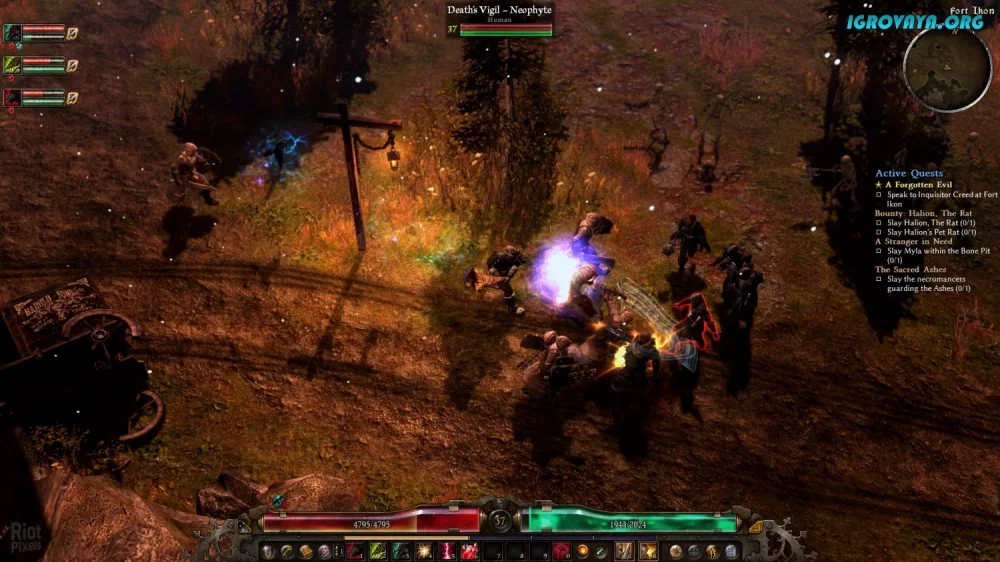Activate the green claw skill in slot 2
Image resolution: width=1000 pixels, height=562 pixels.
[x=378, y=551]
